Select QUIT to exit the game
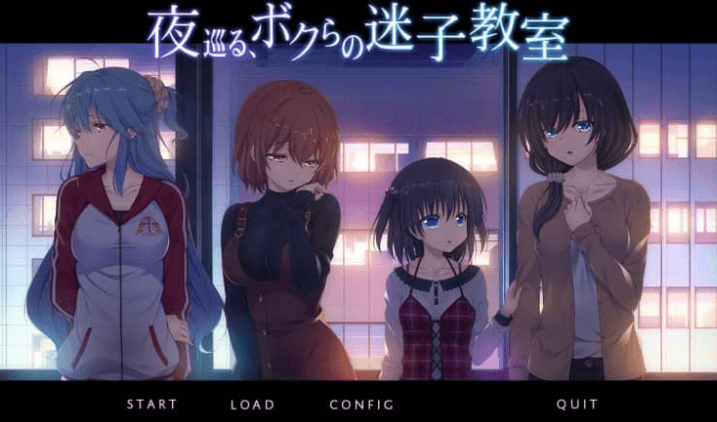The height and width of the screenshot is (422, 717). point(577,404)
